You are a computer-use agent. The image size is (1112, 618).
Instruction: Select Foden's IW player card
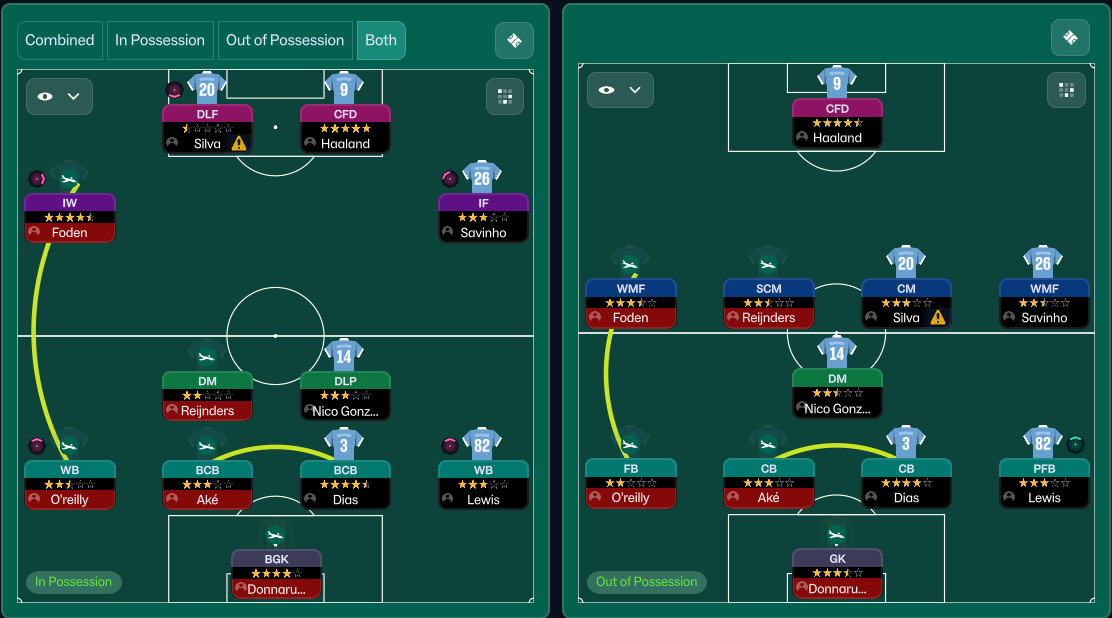coord(70,218)
